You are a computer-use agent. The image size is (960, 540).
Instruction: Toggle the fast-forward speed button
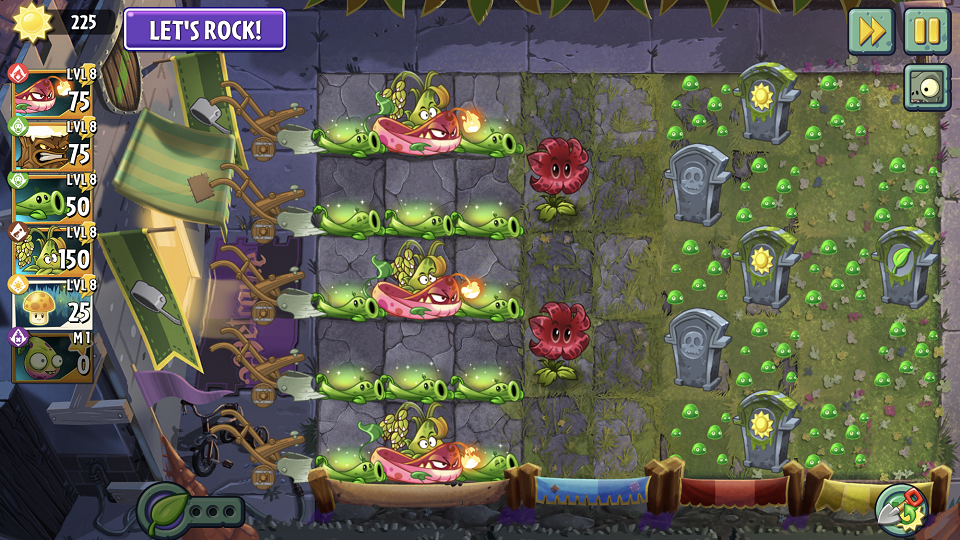[871, 31]
